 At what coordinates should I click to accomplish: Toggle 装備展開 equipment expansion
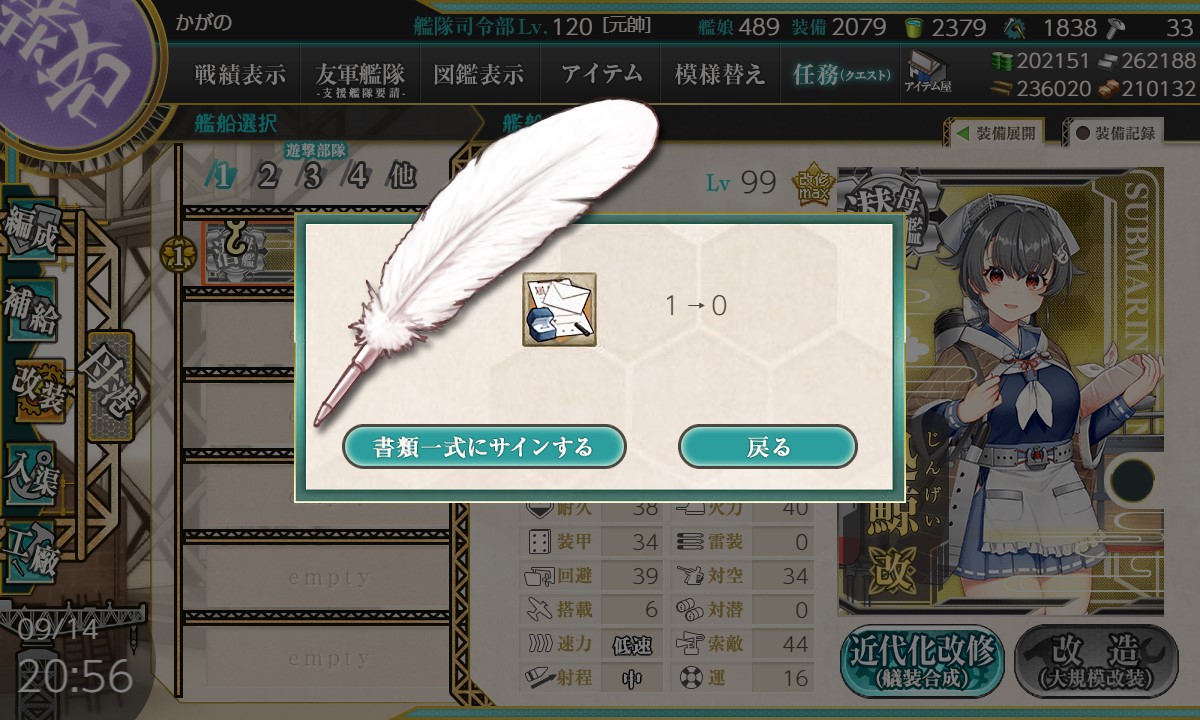(996, 132)
